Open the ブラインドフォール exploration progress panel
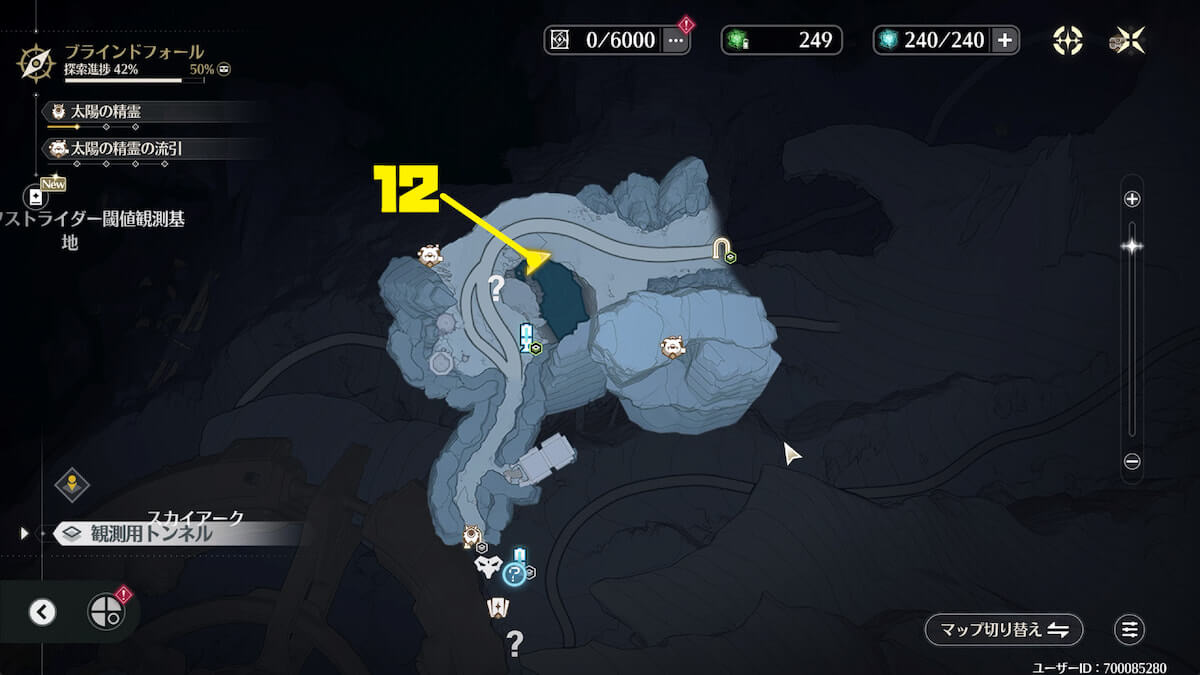This screenshot has height=675, width=1200. click(120, 60)
